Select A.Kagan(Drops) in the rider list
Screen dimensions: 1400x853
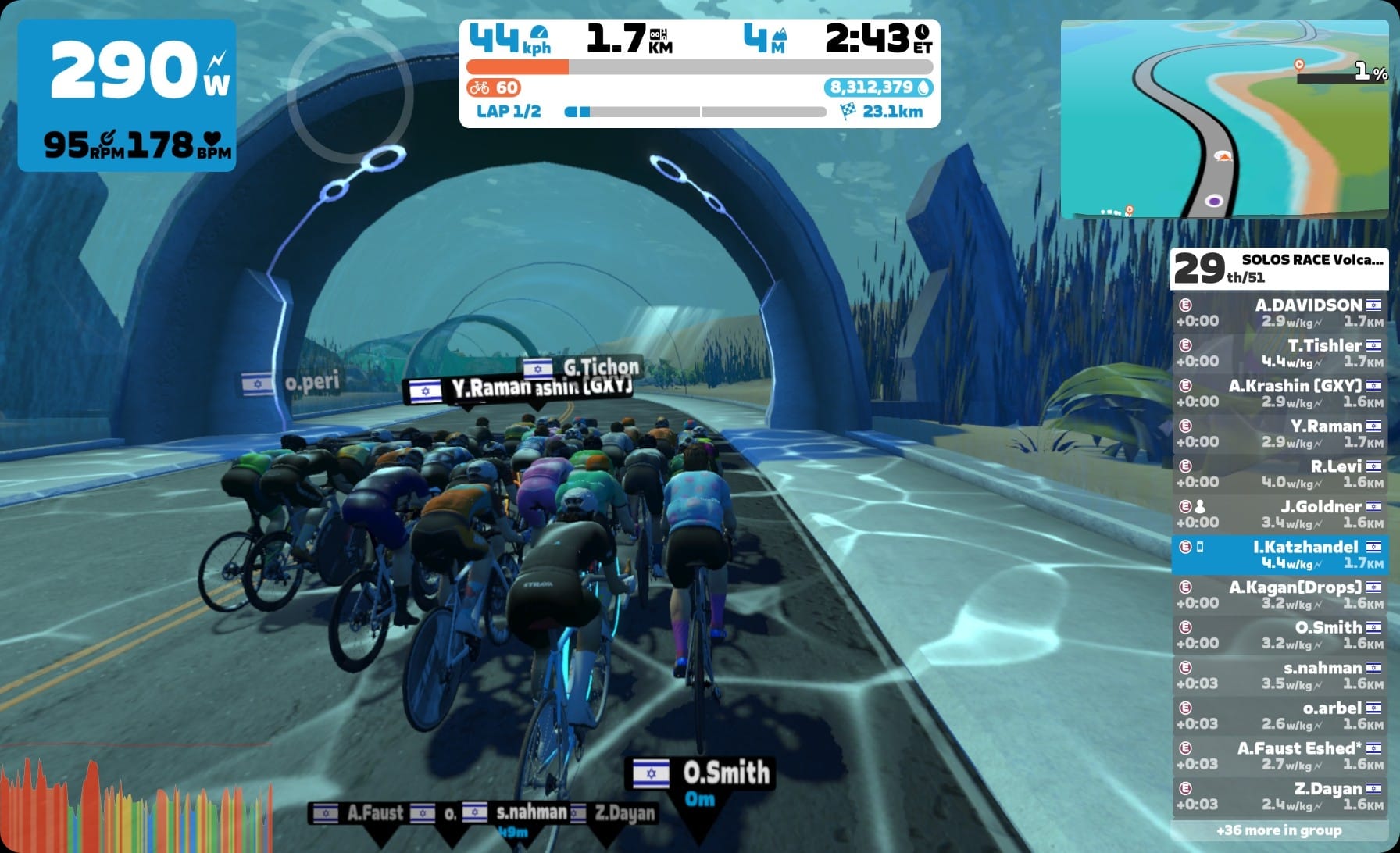point(1279,594)
